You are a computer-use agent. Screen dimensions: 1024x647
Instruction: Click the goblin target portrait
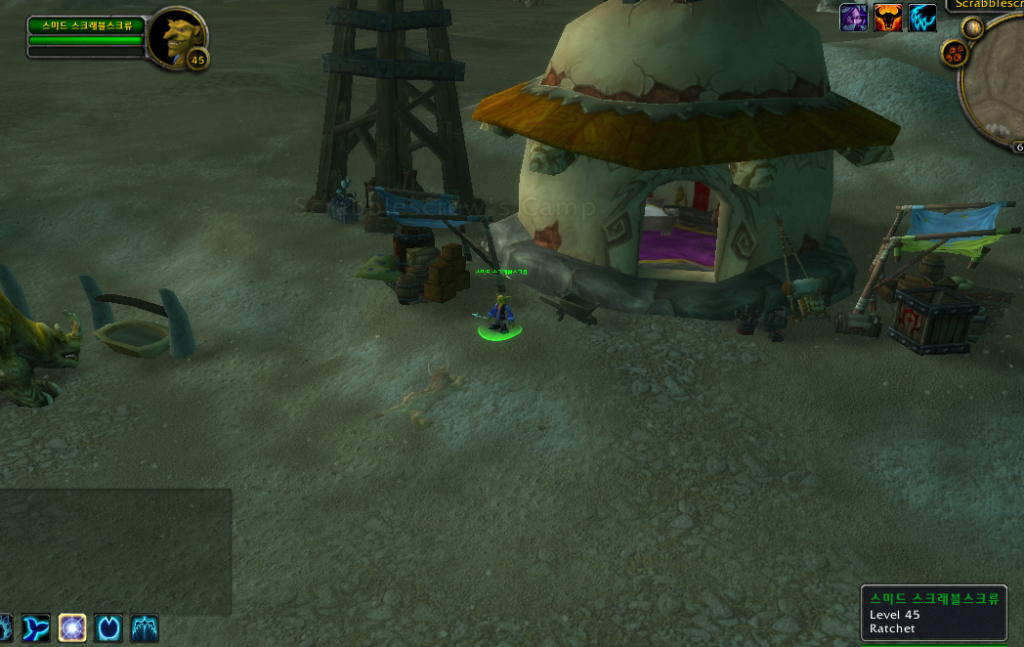pos(176,36)
